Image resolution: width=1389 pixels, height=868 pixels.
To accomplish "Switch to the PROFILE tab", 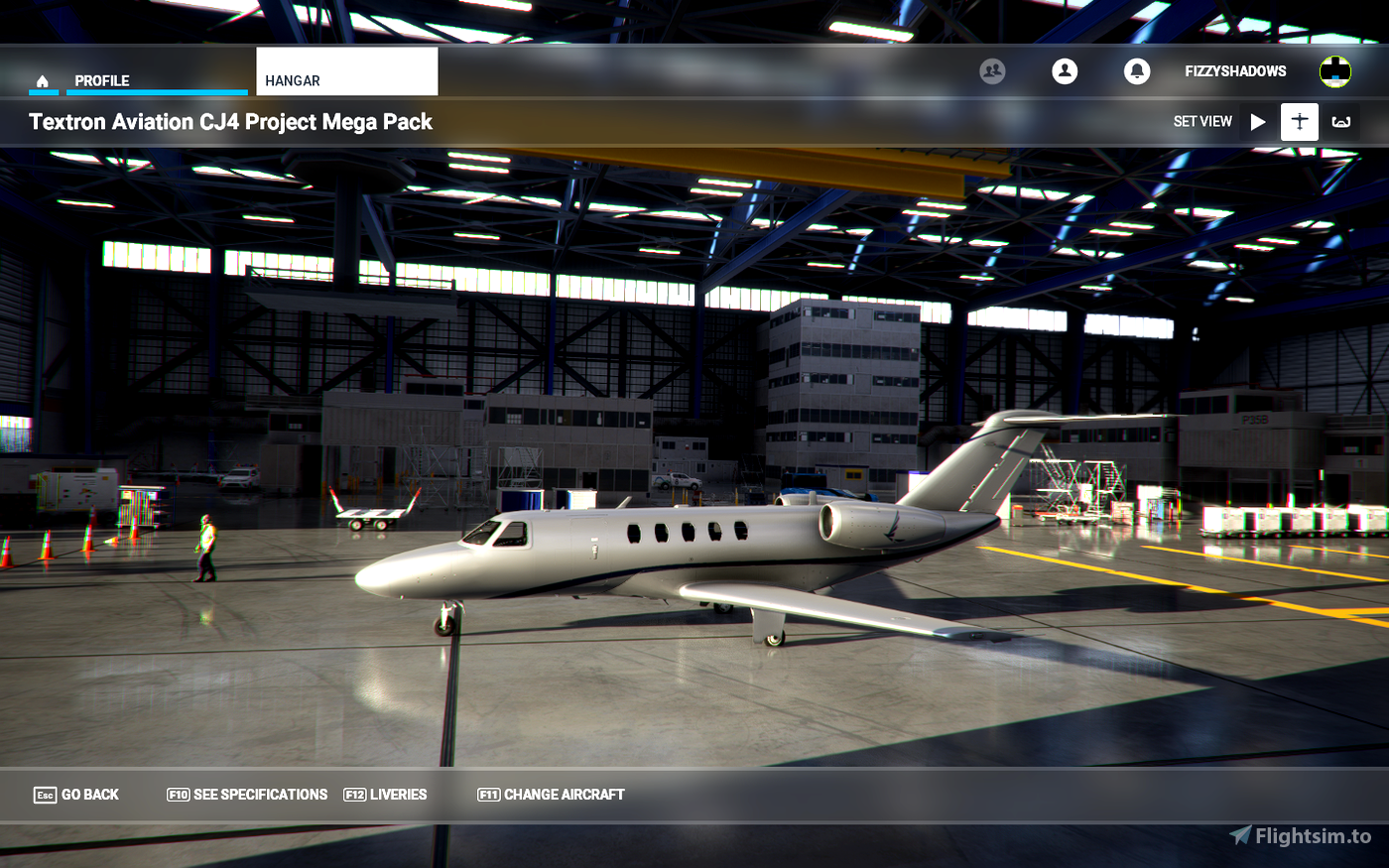I will click(x=104, y=80).
